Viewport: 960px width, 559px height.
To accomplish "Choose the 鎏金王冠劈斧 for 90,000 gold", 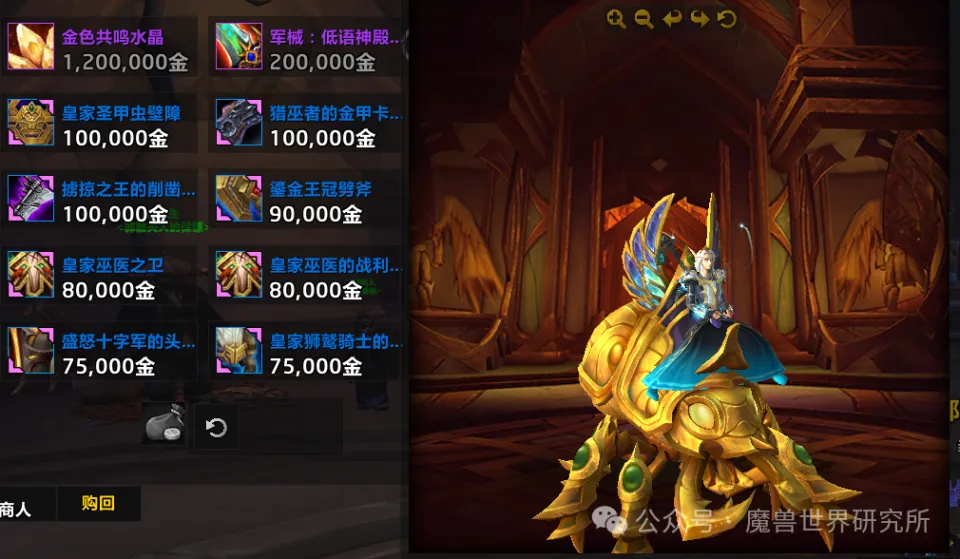I will 239,198.
